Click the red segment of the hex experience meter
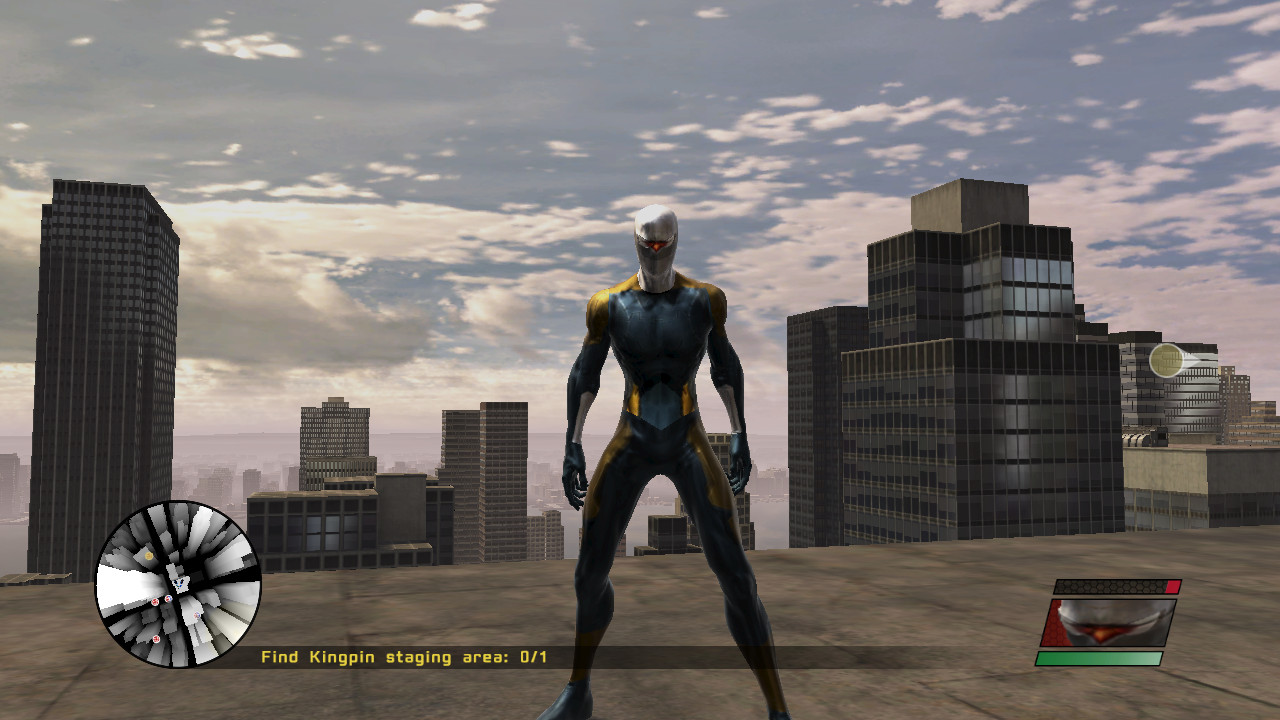This screenshot has height=720, width=1280. [x=1172, y=587]
